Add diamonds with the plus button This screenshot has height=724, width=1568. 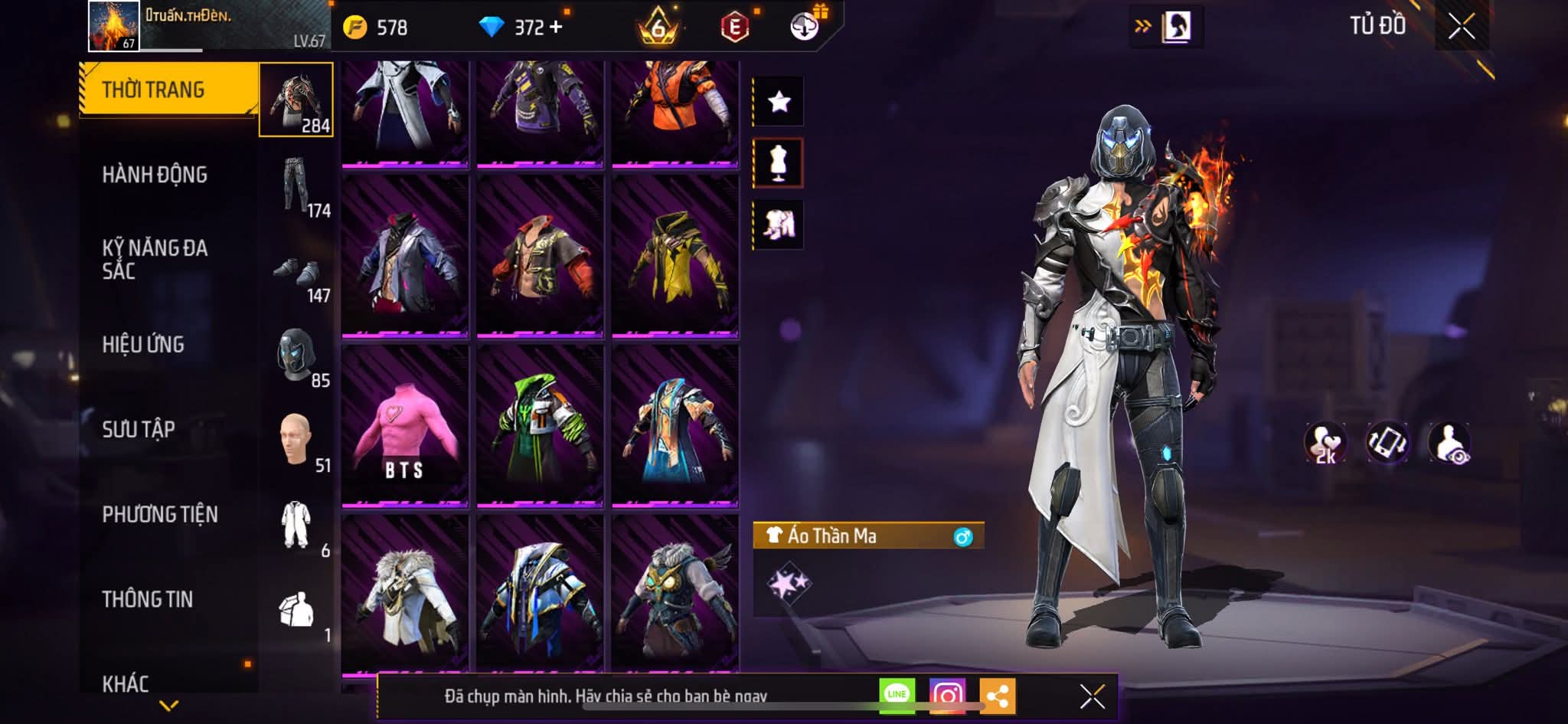[556, 28]
